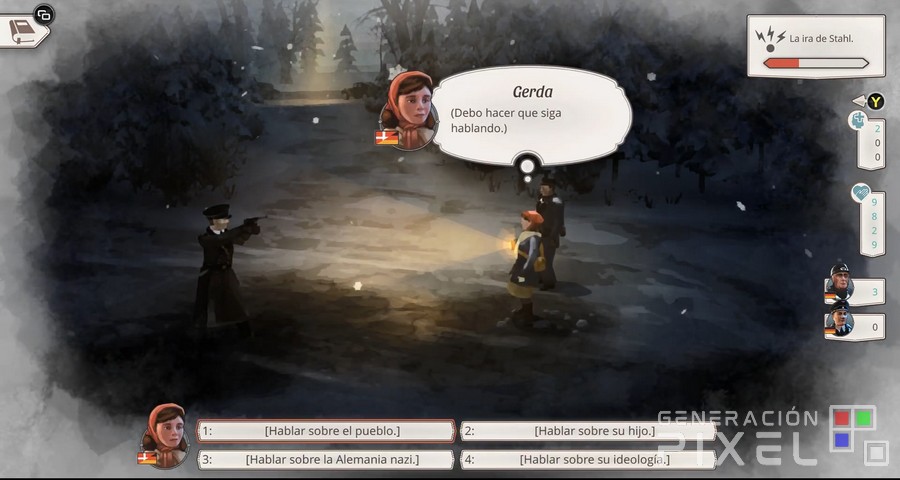
Task: Click the puzzle-piece stat icon
Action: [x=858, y=121]
